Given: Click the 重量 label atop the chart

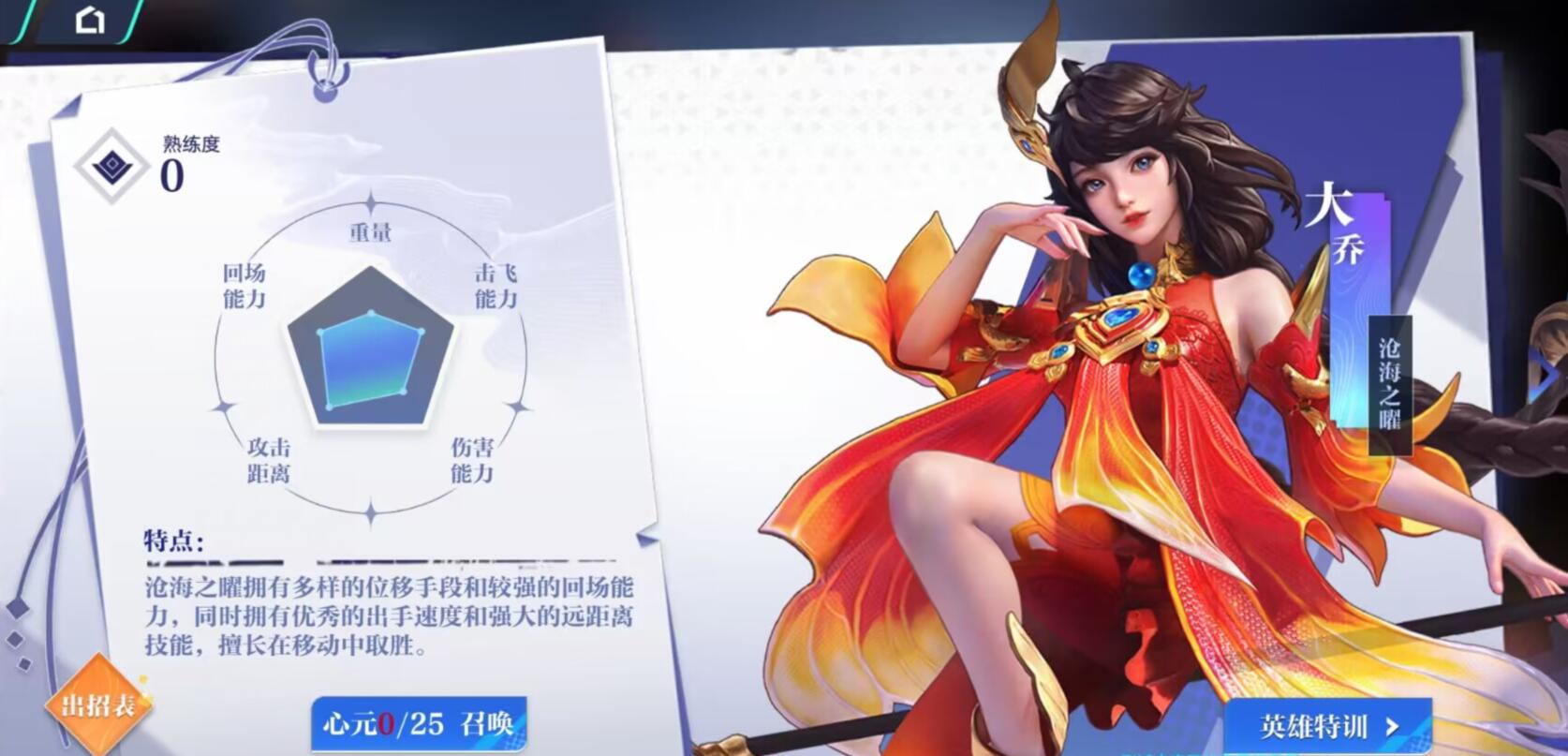Looking at the screenshot, I should 371,231.
